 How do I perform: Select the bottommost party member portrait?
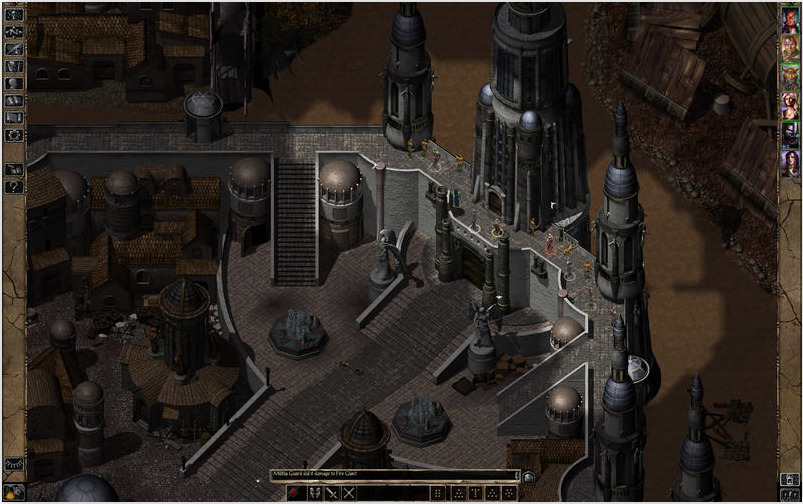tap(790, 162)
